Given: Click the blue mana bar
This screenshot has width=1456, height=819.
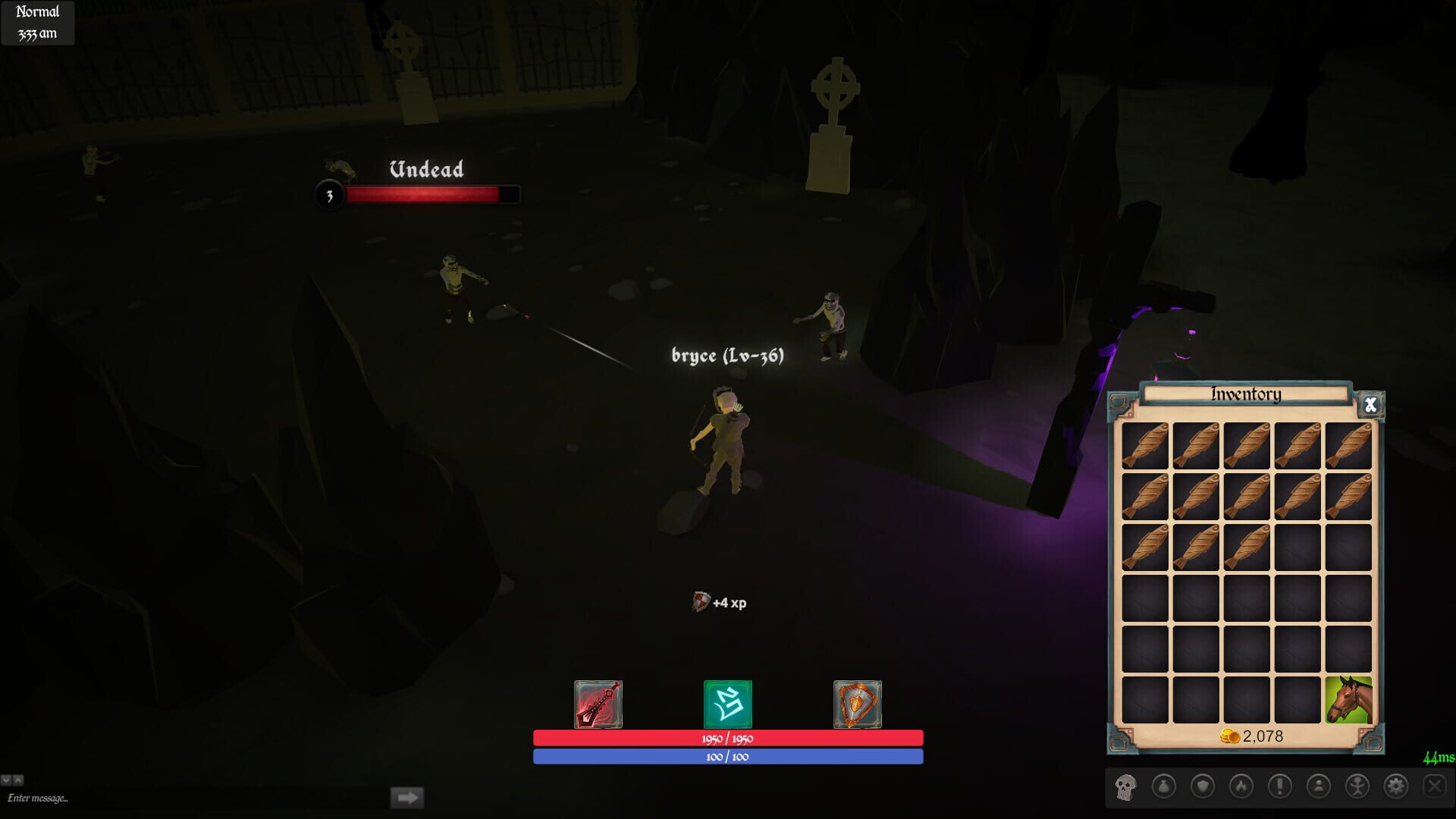Looking at the screenshot, I should [726, 756].
